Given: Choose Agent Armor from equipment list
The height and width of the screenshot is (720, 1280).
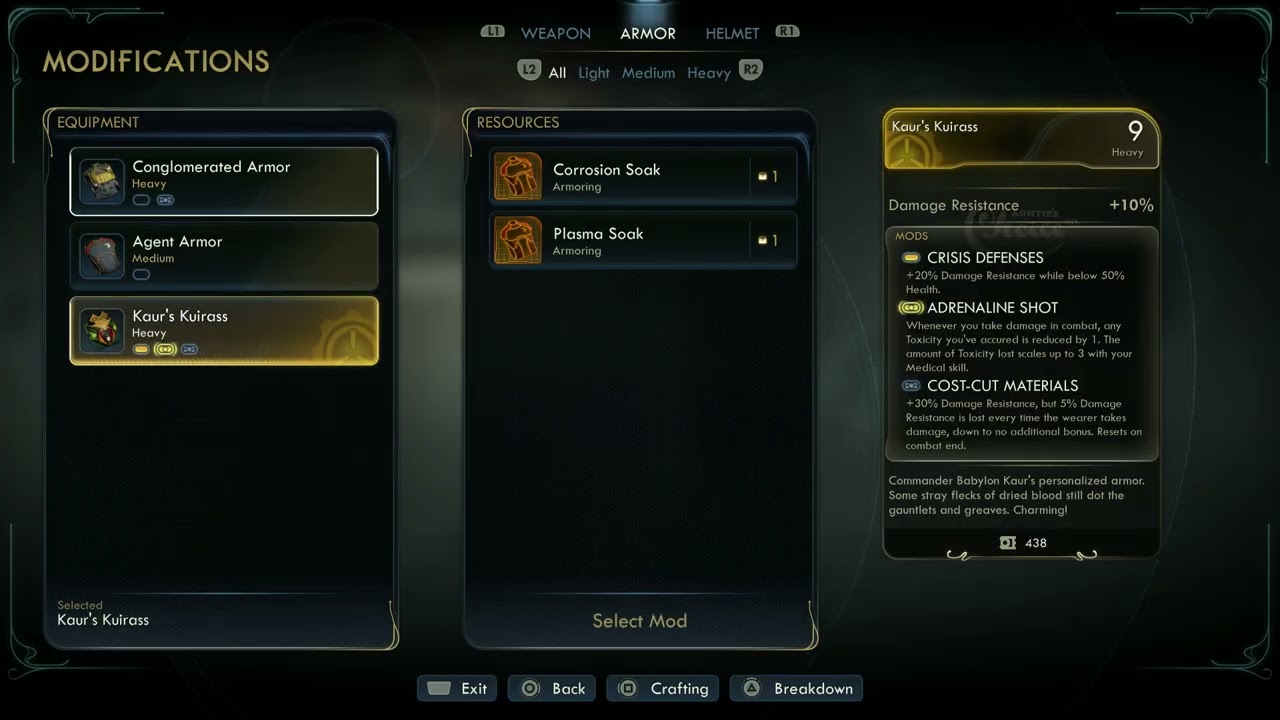Looking at the screenshot, I should [224, 256].
